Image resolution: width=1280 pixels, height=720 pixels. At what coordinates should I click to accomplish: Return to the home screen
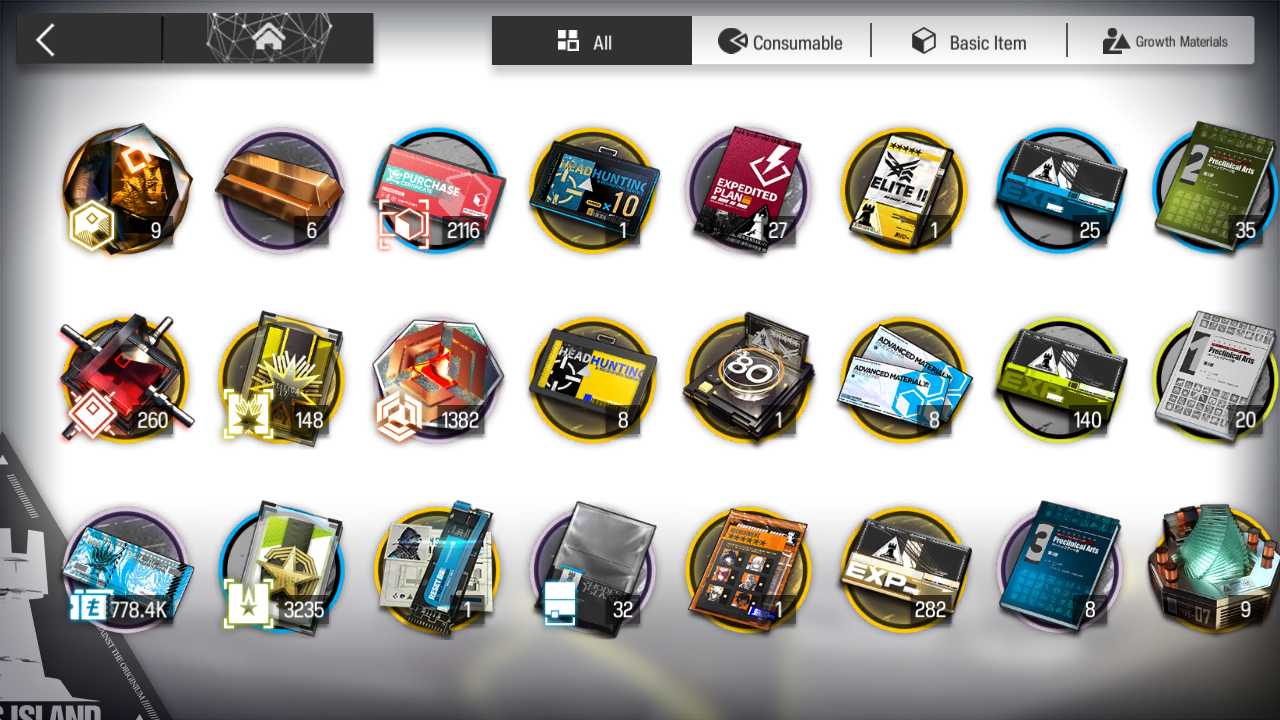click(267, 40)
